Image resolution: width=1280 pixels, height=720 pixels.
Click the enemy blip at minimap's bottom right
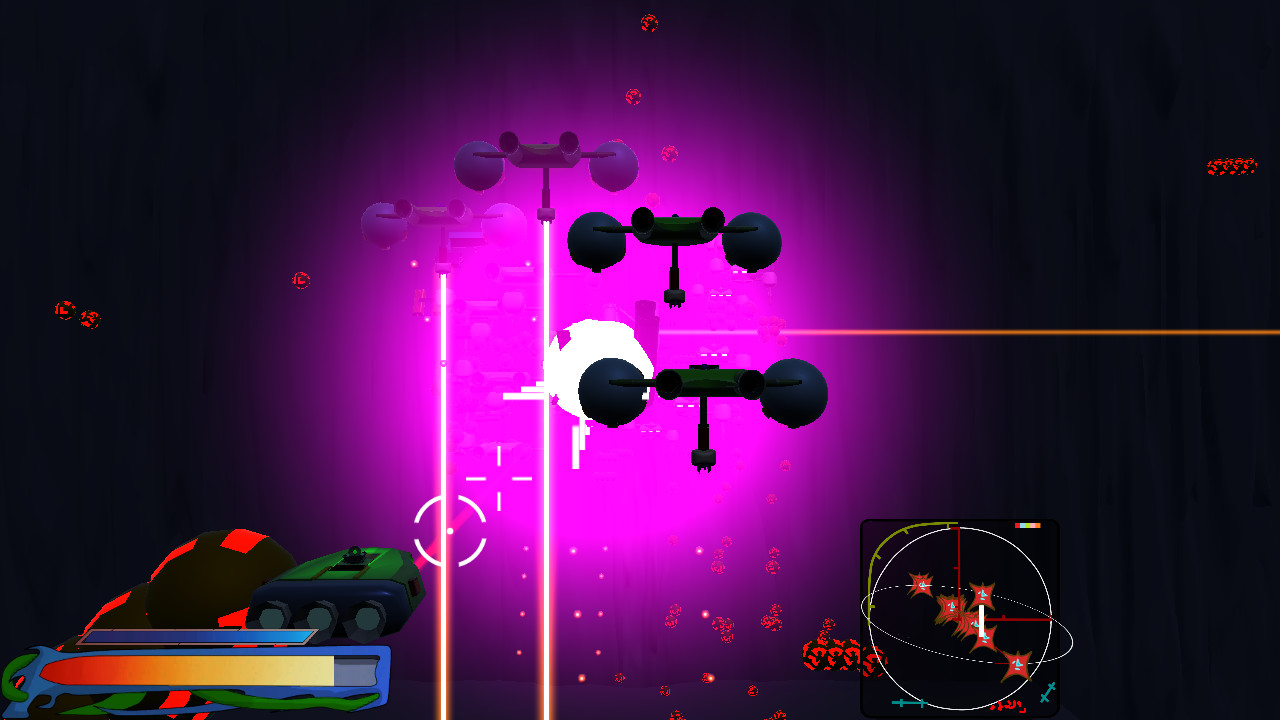click(x=1018, y=663)
